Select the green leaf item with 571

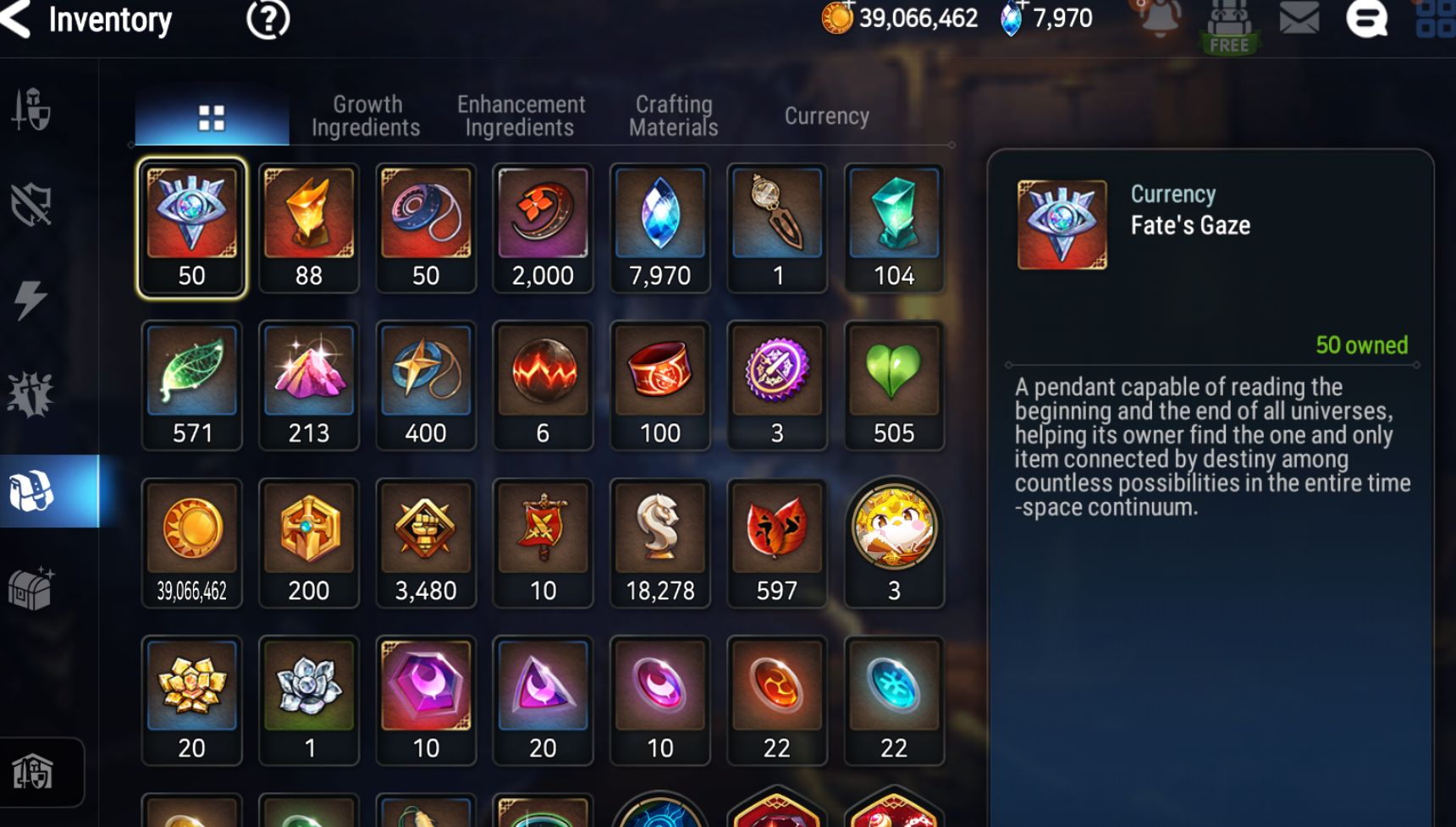coord(192,385)
